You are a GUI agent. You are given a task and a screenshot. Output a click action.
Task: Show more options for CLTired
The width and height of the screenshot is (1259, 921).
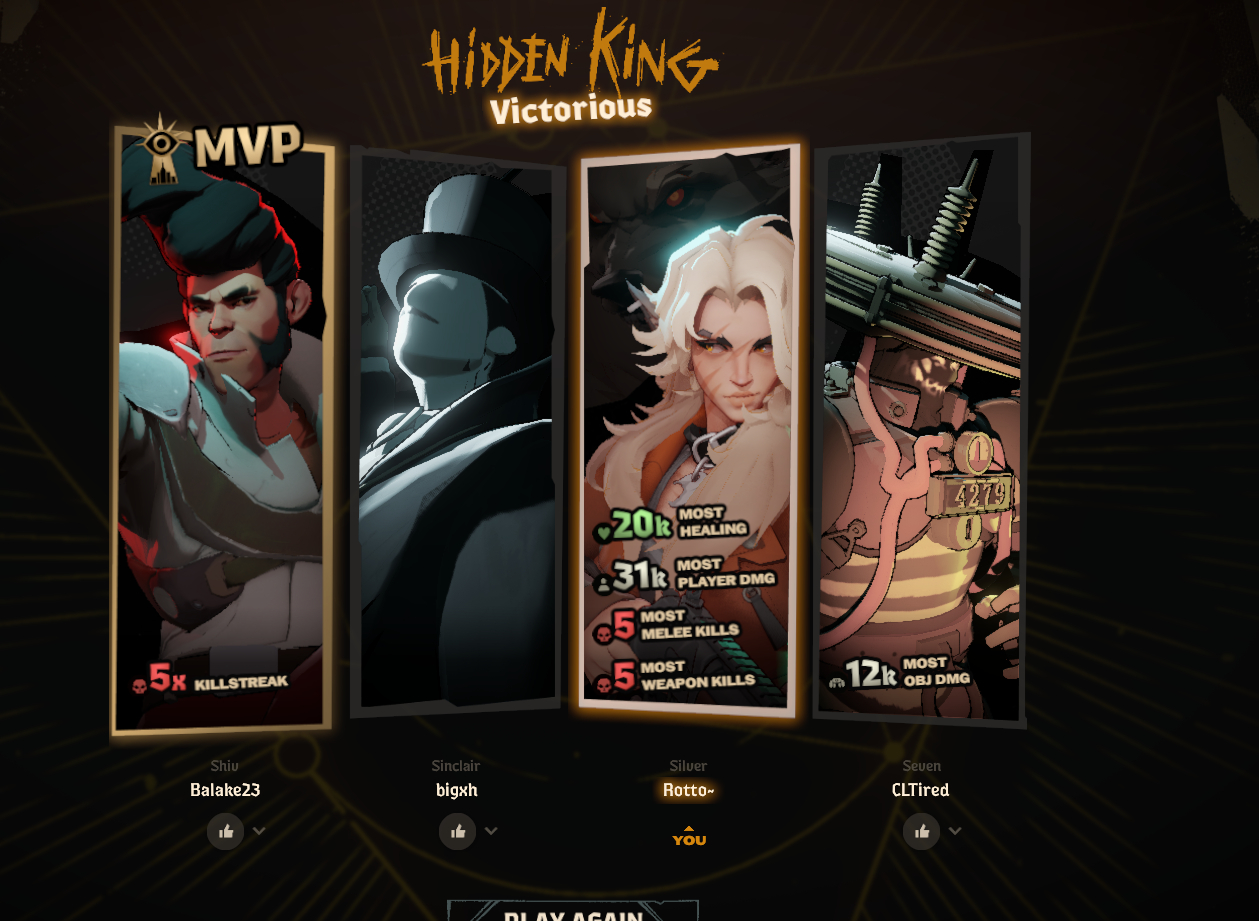pos(955,831)
